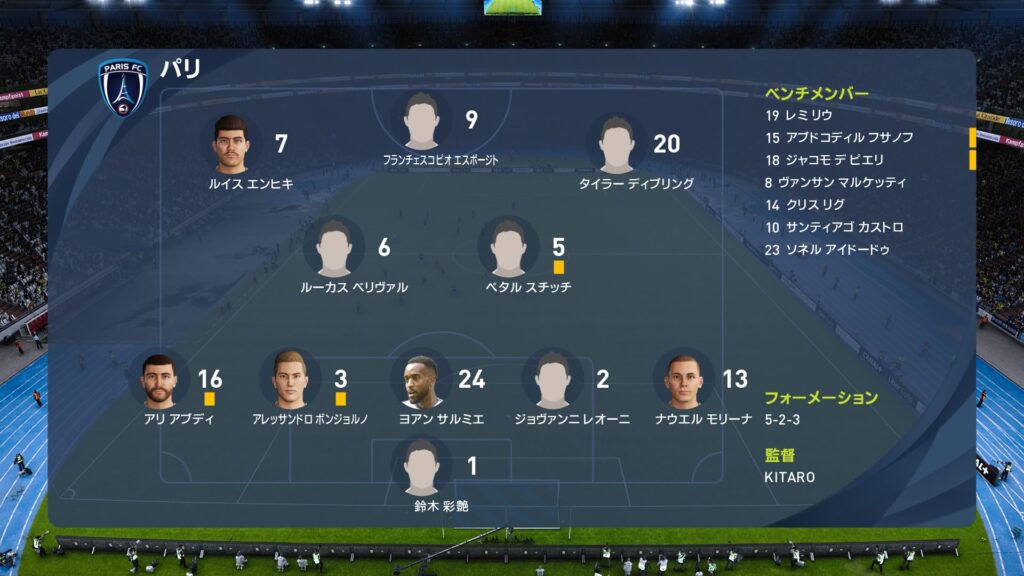Click bench member 18 ジャコモ デ ピエリ

[x=824, y=160]
